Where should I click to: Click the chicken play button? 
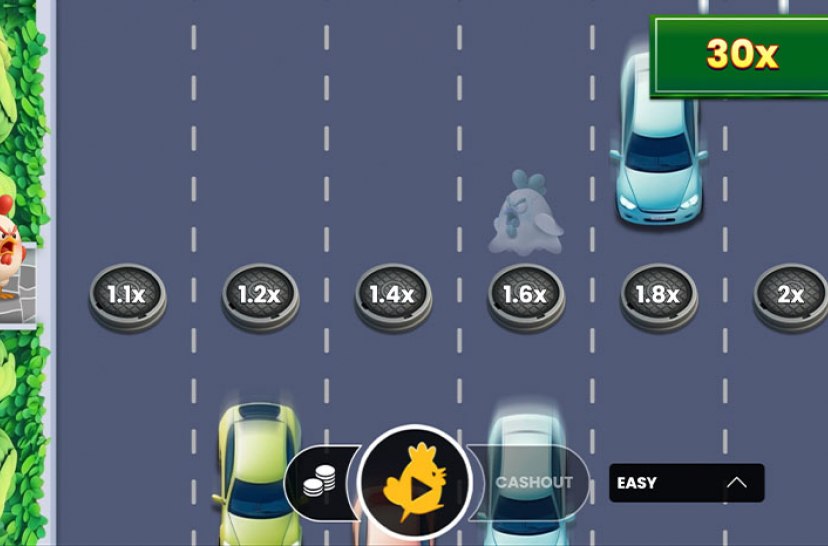414,483
